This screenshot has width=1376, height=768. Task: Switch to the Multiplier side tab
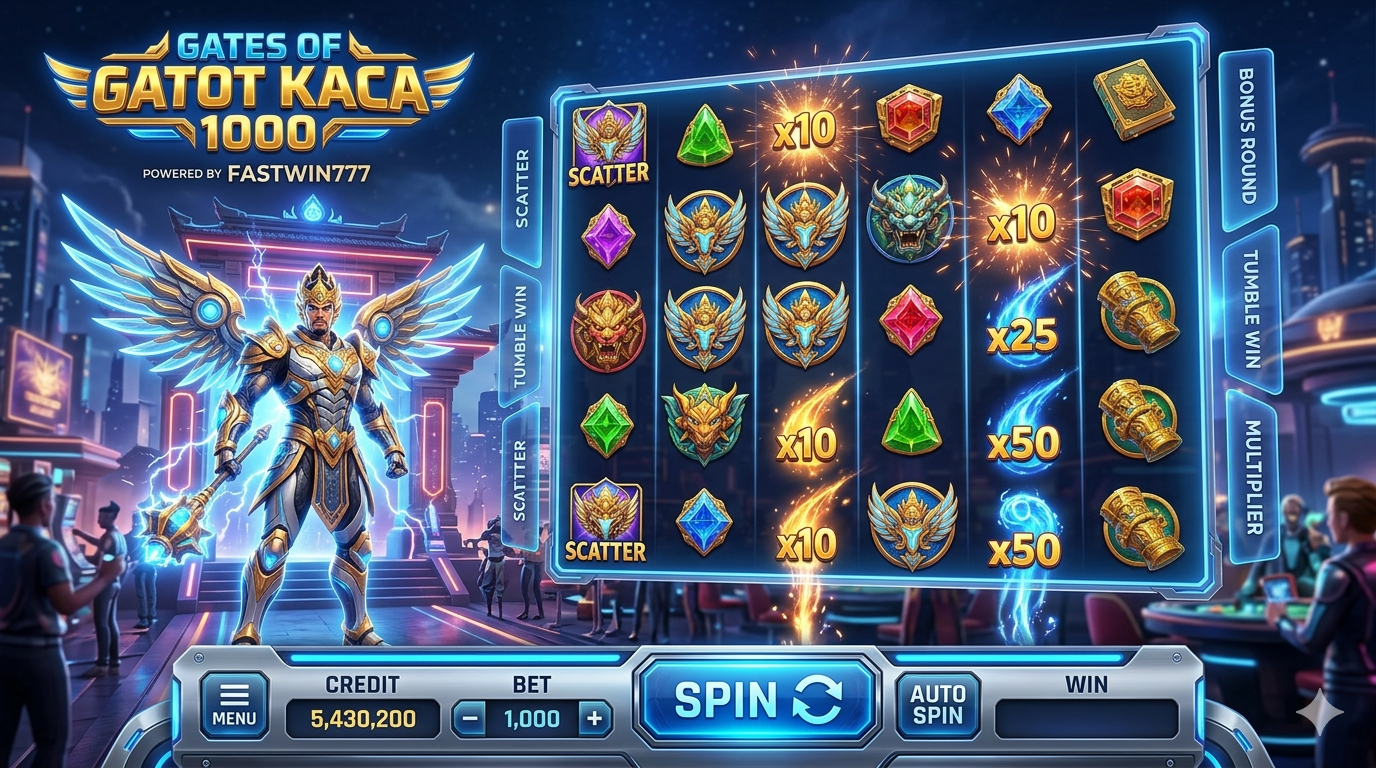click(x=1252, y=476)
